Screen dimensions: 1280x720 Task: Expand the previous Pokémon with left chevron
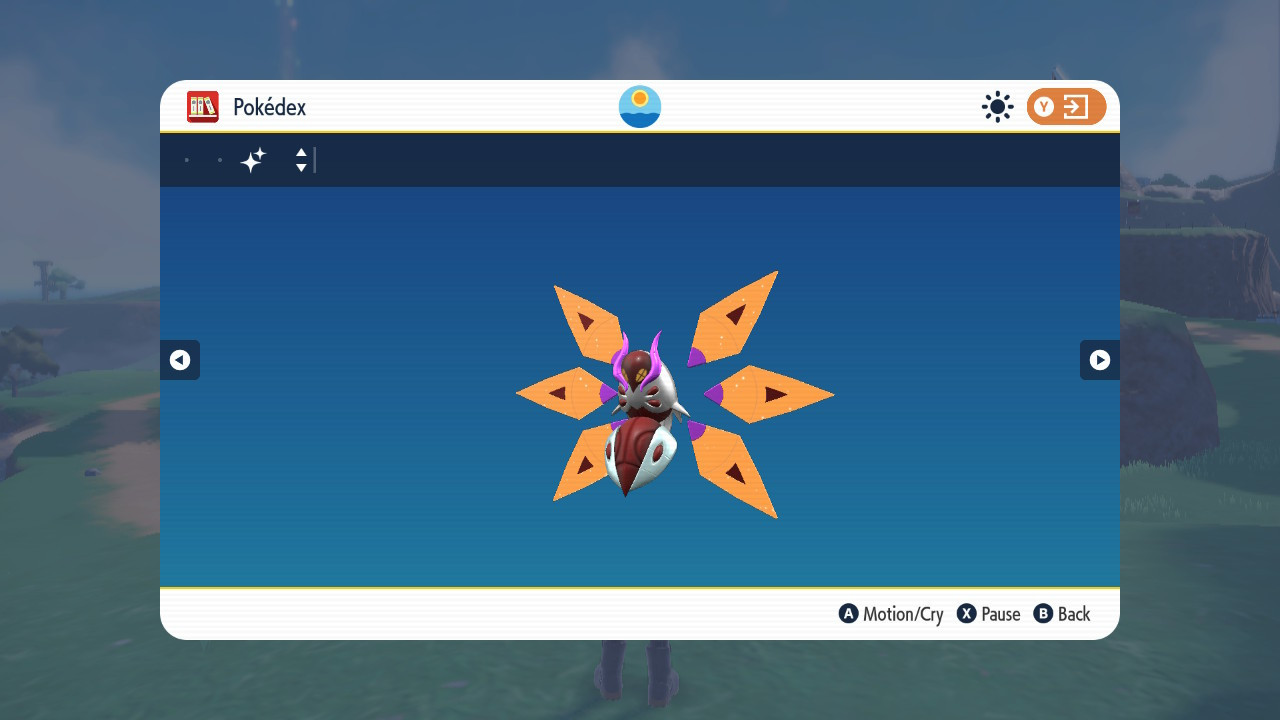(180, 360)
